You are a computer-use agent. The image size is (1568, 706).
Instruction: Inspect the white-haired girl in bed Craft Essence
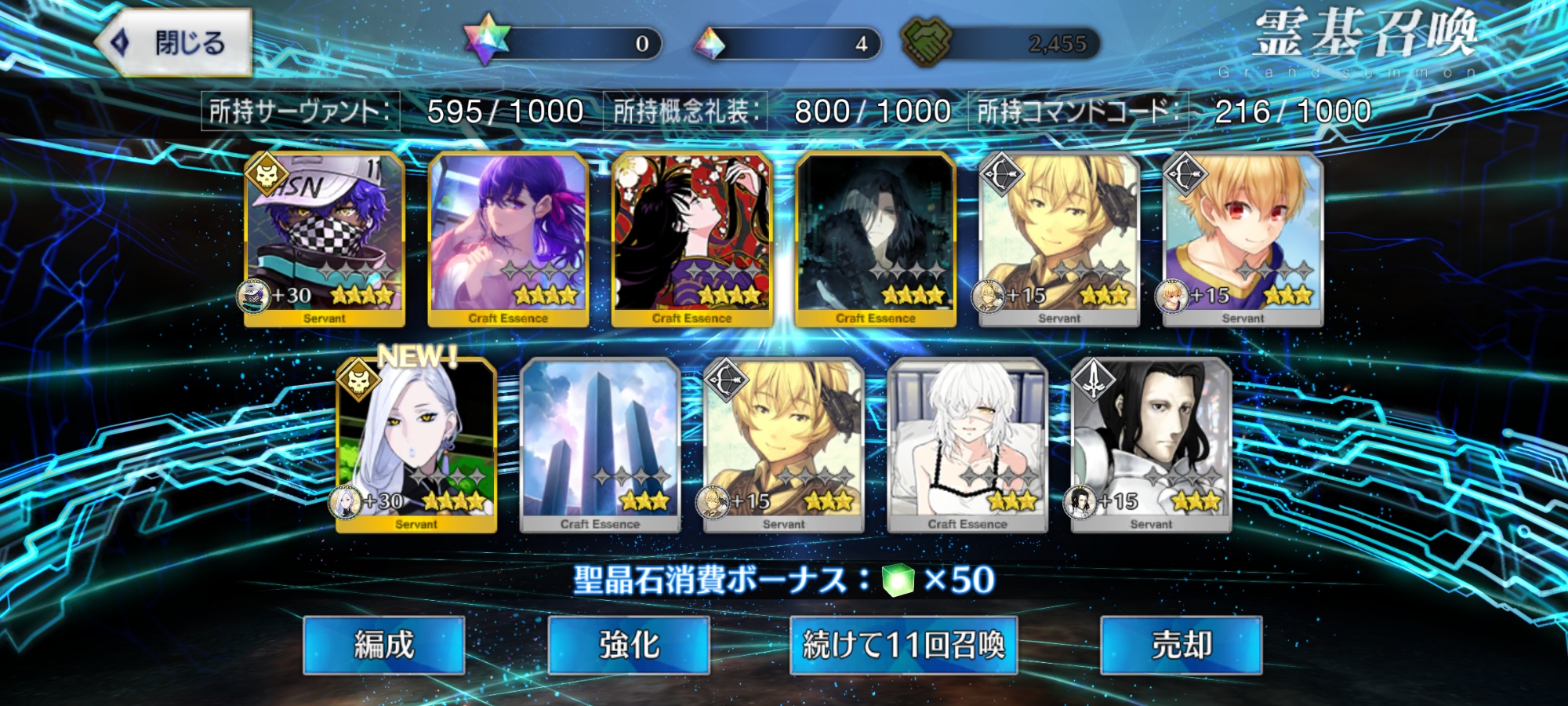[967, 445]
